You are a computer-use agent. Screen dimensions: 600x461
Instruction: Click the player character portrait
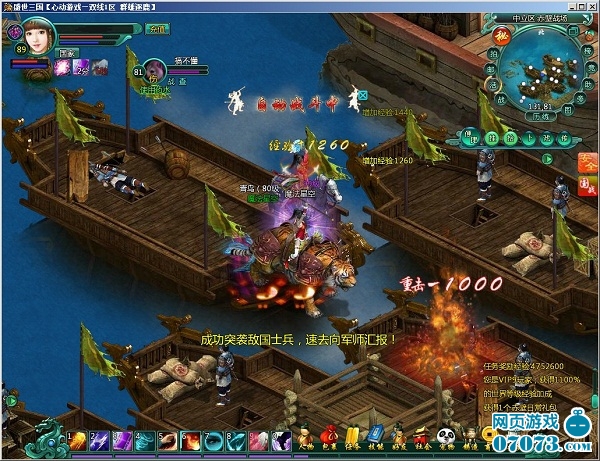(40, 35)
